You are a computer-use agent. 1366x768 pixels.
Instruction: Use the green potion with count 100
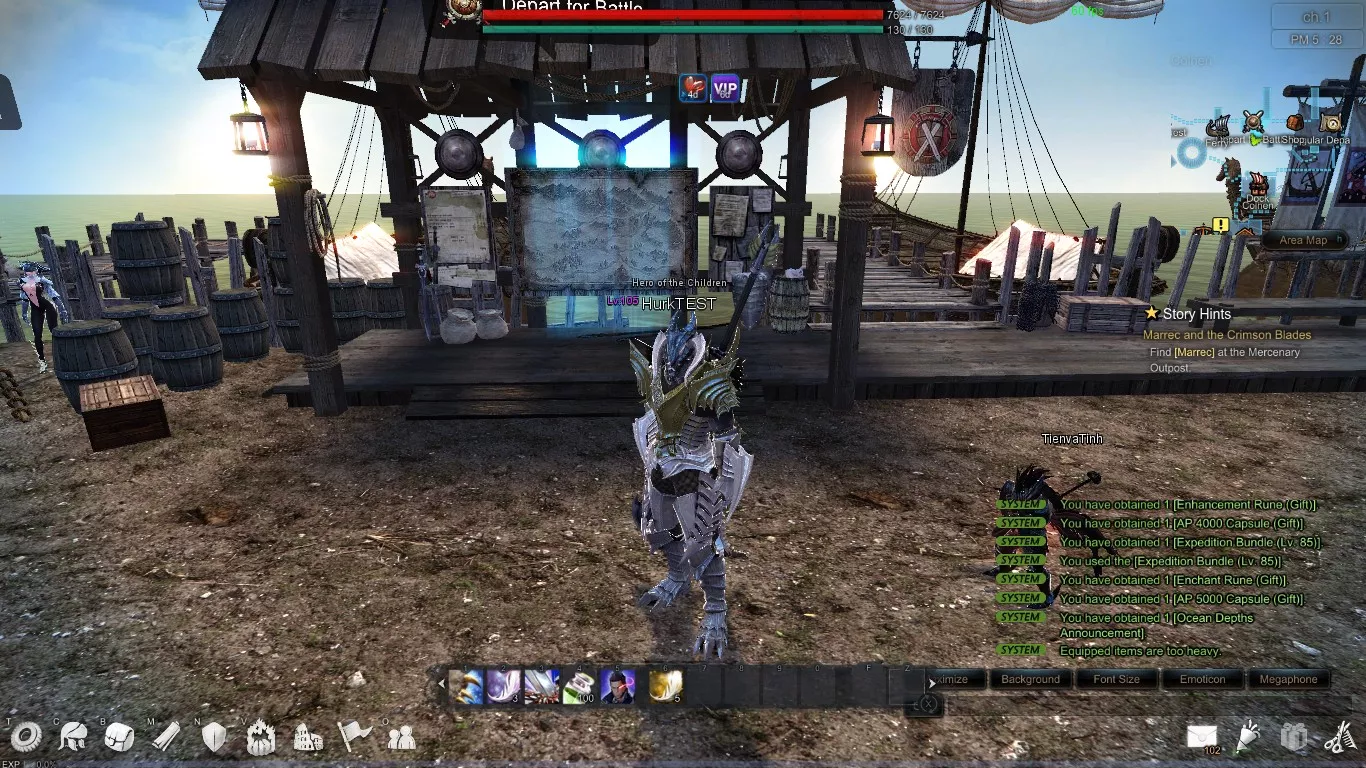pos(579,687)
